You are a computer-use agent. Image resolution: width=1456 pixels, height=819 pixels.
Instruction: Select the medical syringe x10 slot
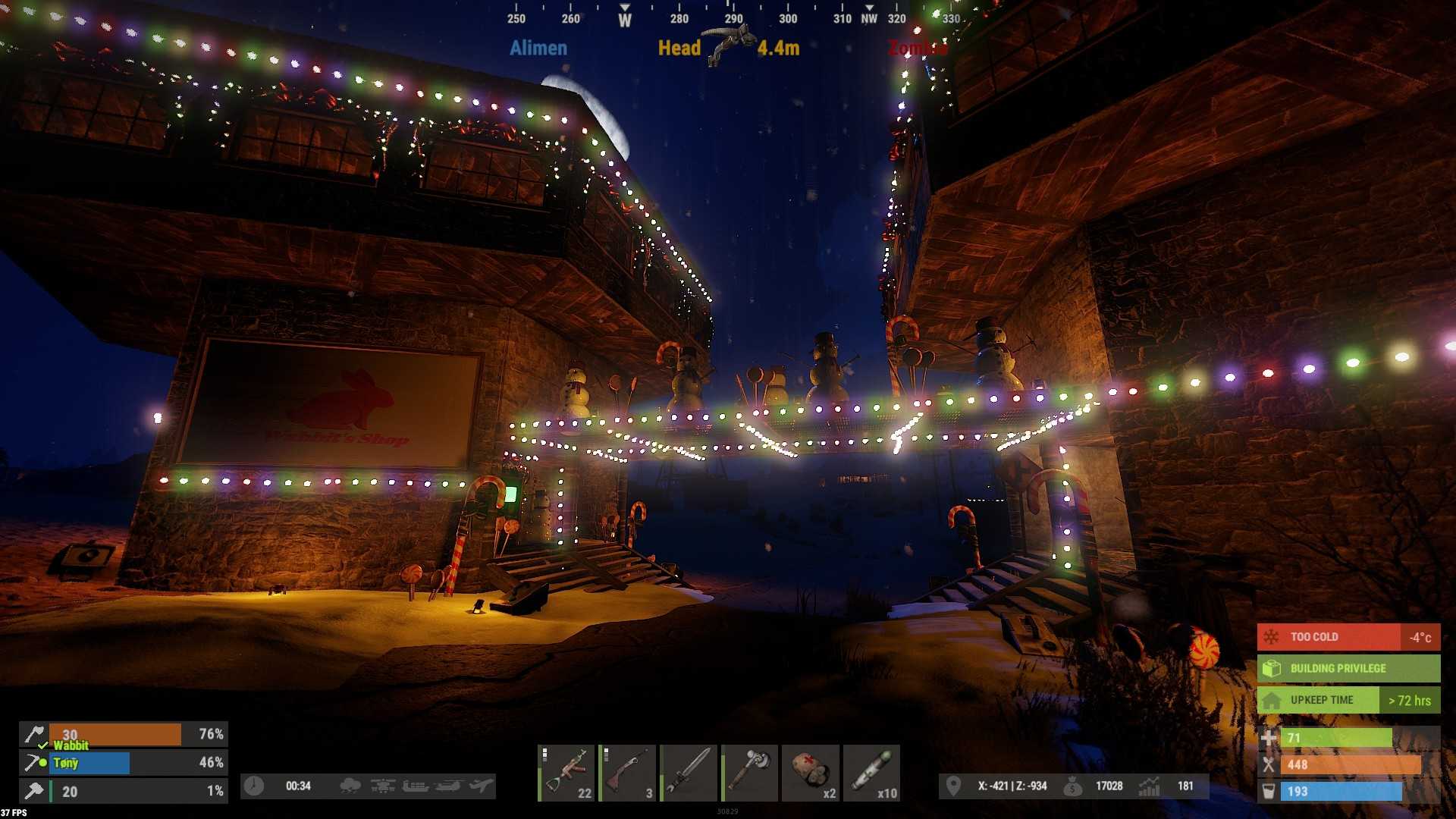[x=872, y=773]
